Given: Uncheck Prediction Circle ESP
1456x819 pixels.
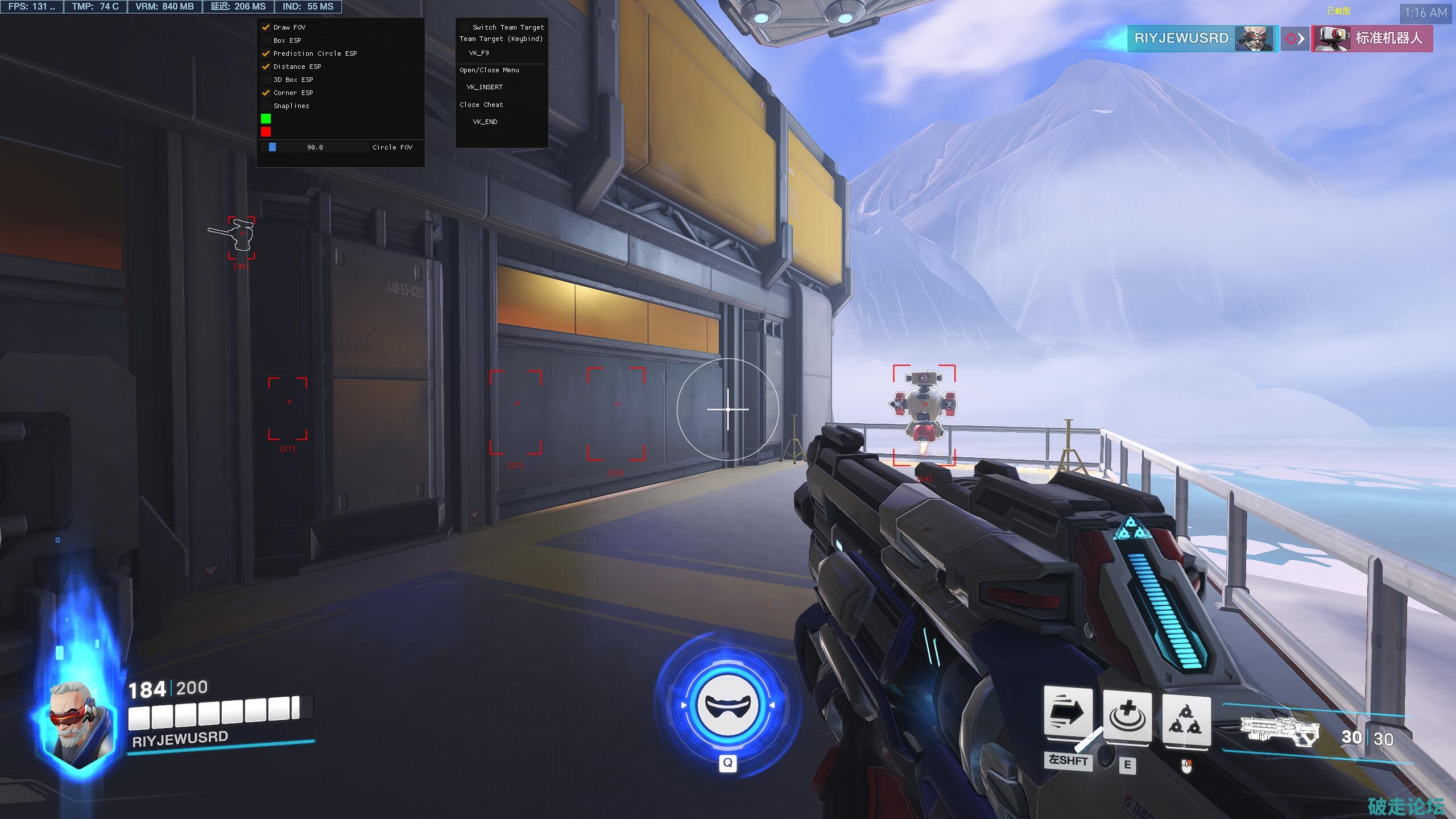Looking at the screenshot, I should coord(266,53).
